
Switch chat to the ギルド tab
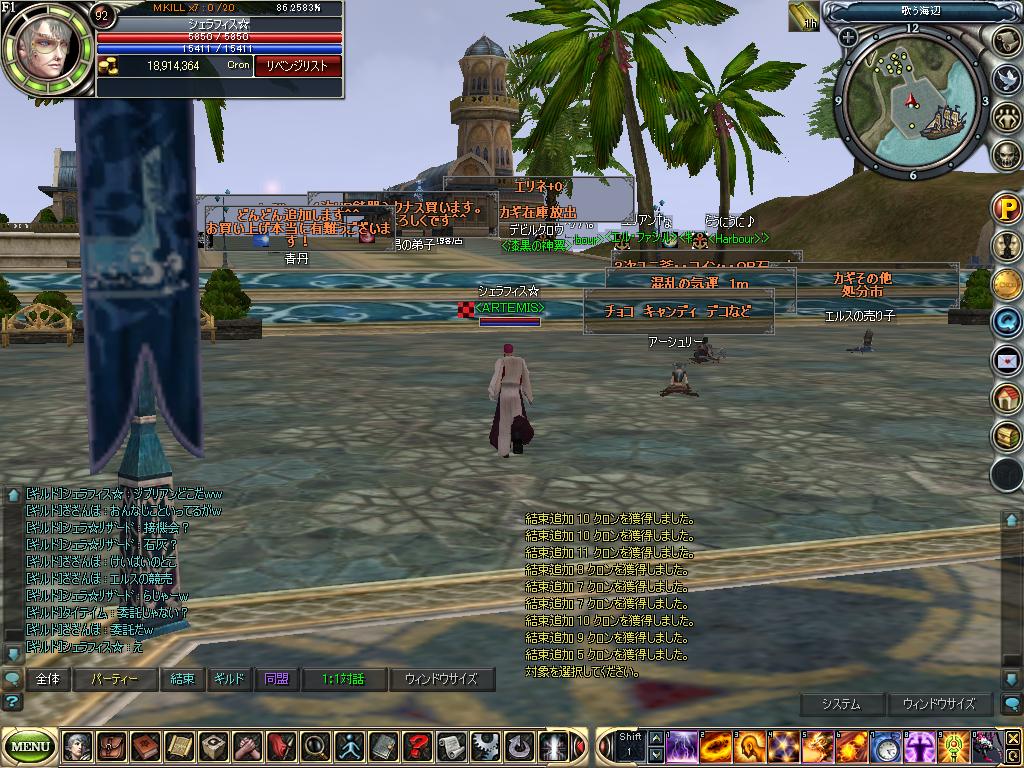click(229, 679)
